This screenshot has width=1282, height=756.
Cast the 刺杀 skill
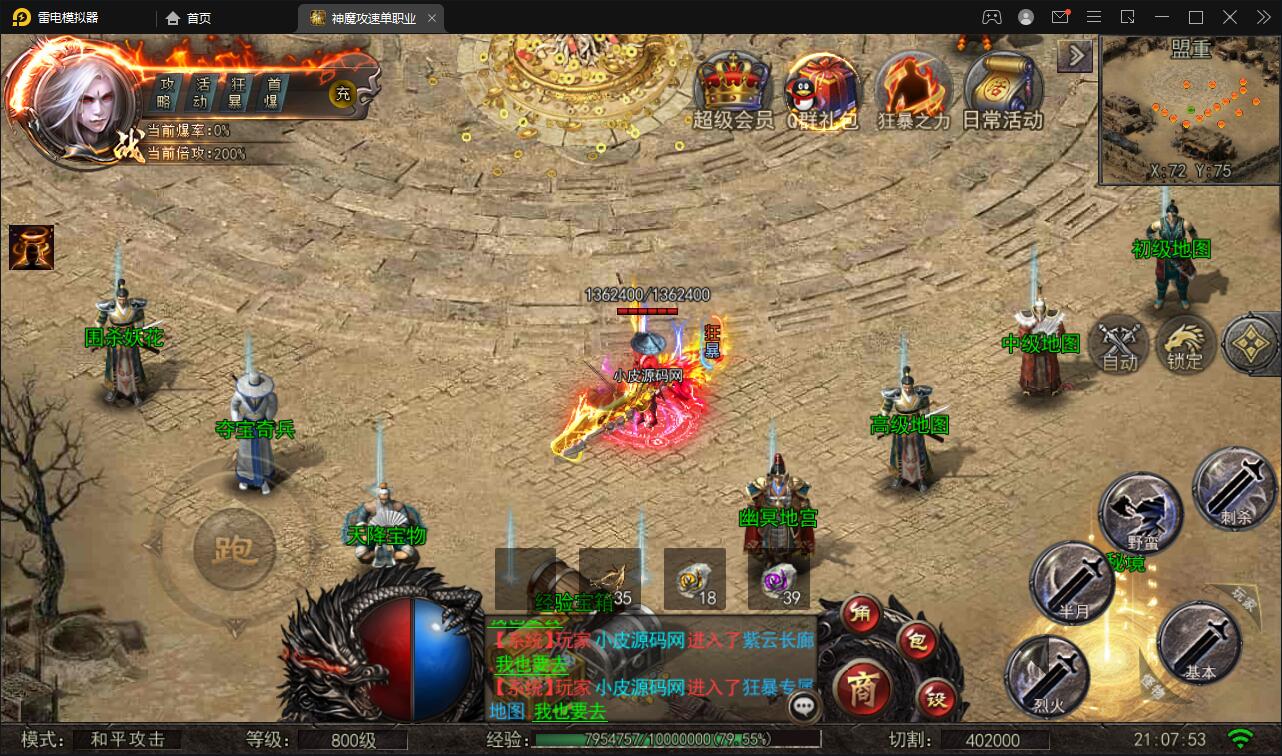click(x=1234, y=490)
